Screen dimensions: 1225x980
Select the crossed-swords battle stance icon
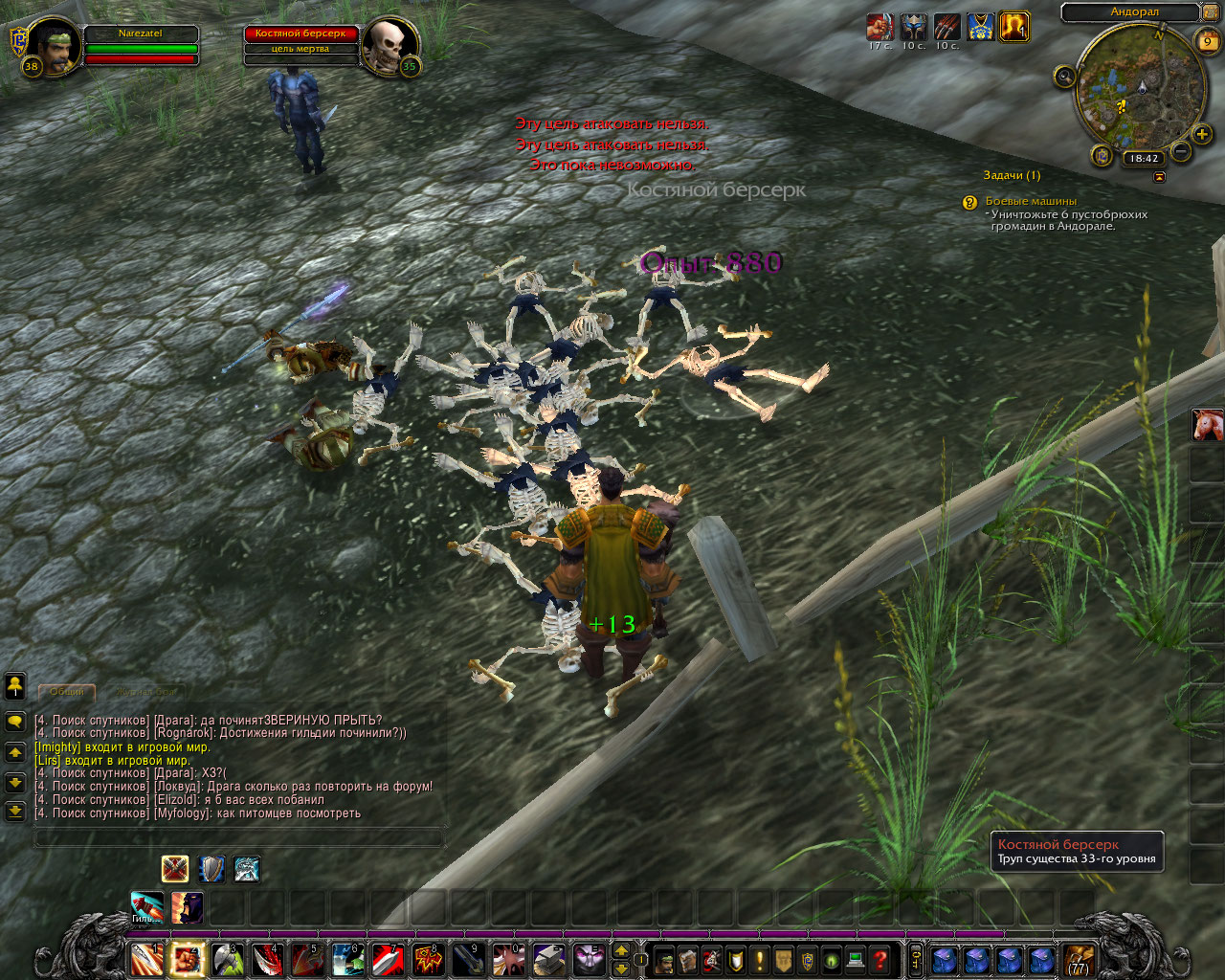(174, 869)
